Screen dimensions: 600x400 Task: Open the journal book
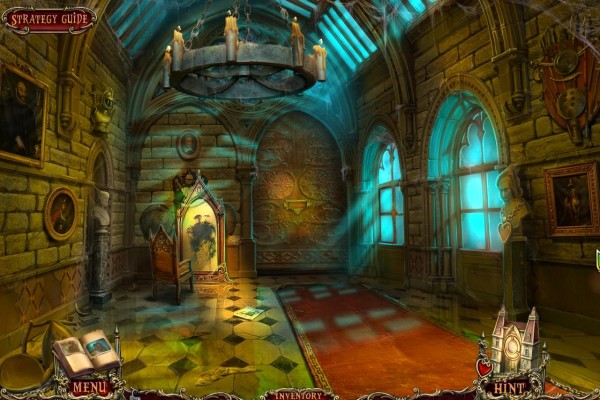[x=89, y=352]
